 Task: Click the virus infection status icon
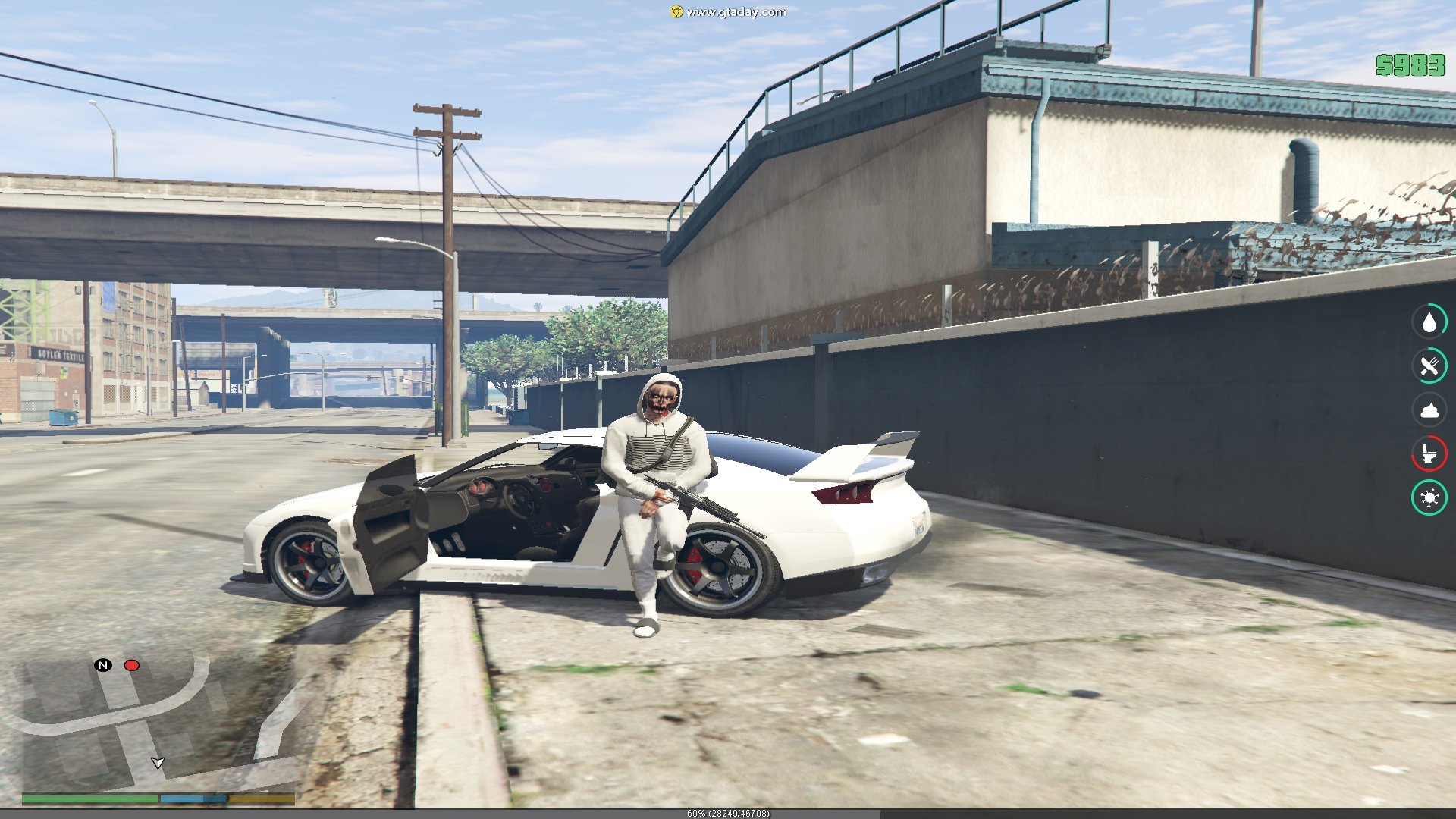click(1429, 498)
